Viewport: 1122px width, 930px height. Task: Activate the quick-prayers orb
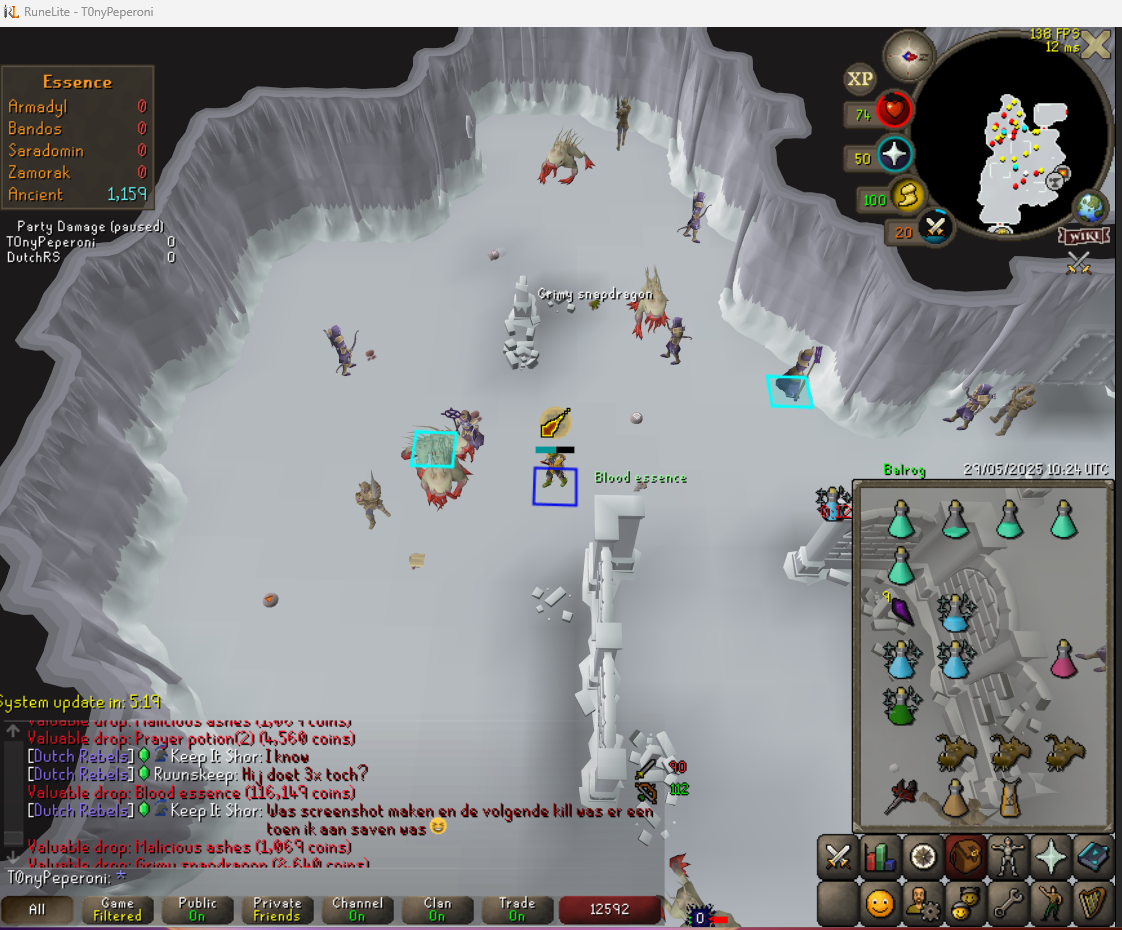894,155
